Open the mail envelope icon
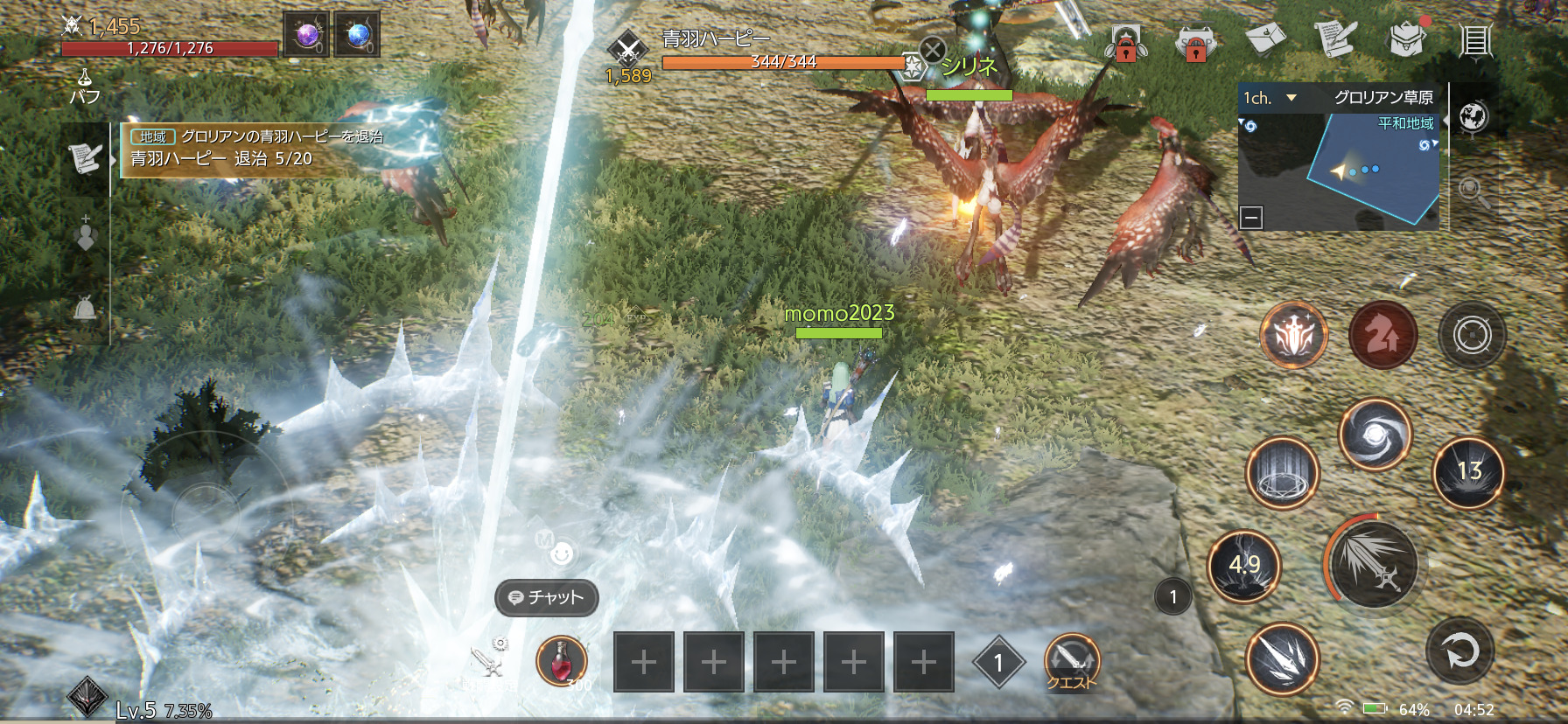 point(1264,38)
